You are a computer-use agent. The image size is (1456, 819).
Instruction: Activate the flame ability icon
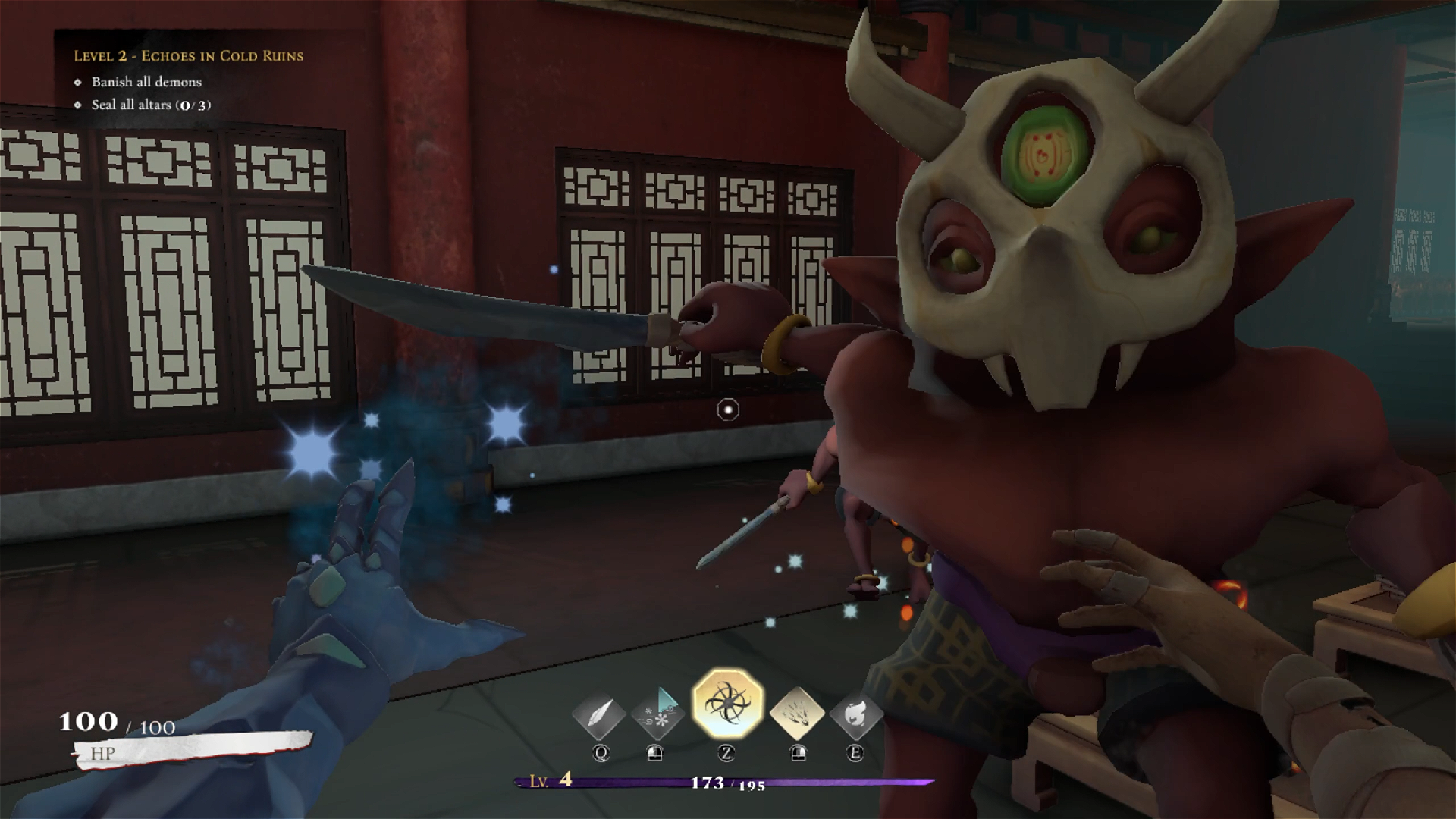[855, 715]
